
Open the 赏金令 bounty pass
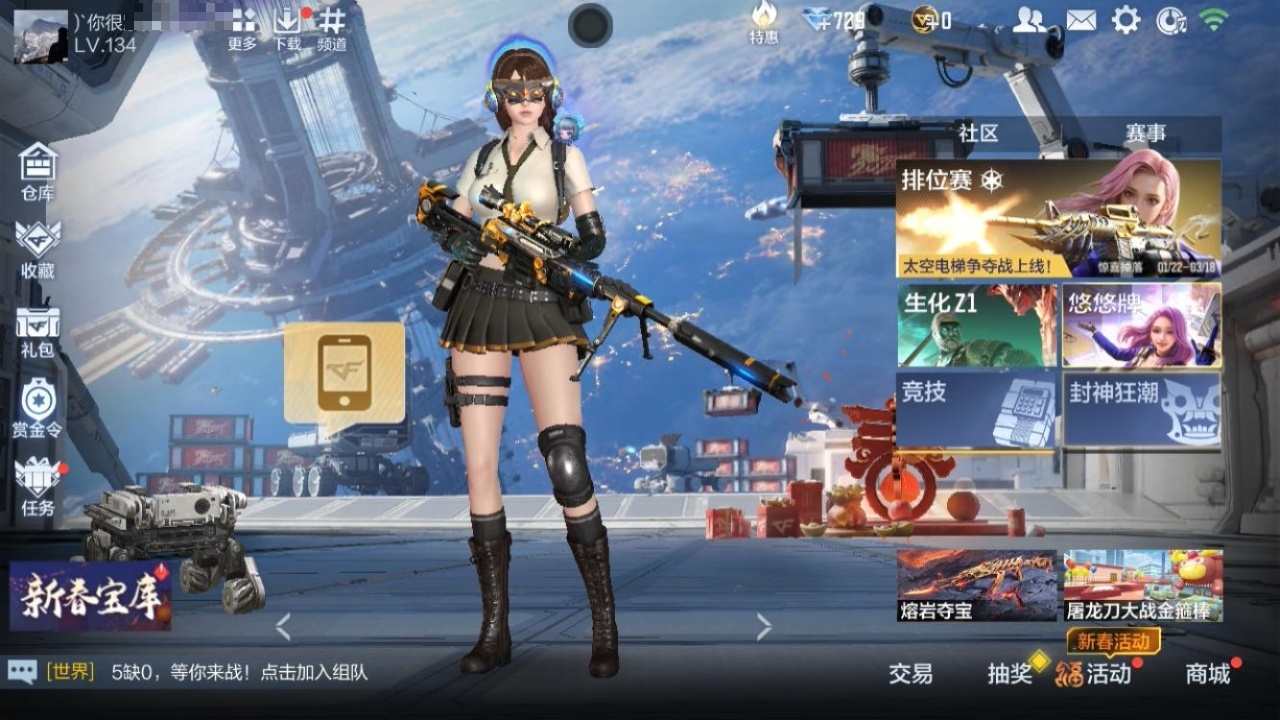(x=37, y=408)
